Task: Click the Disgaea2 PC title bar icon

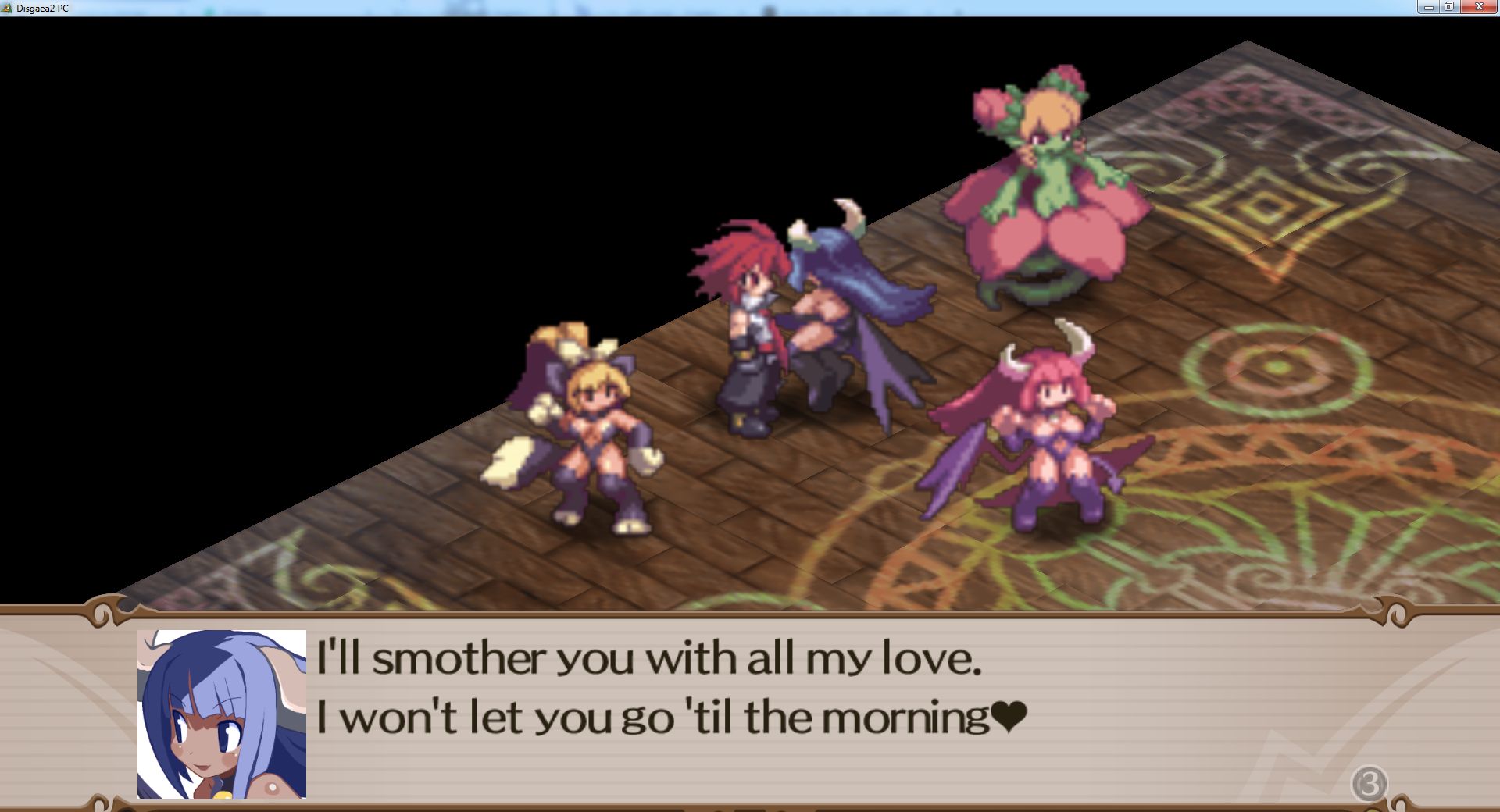Action: point(8,9)
